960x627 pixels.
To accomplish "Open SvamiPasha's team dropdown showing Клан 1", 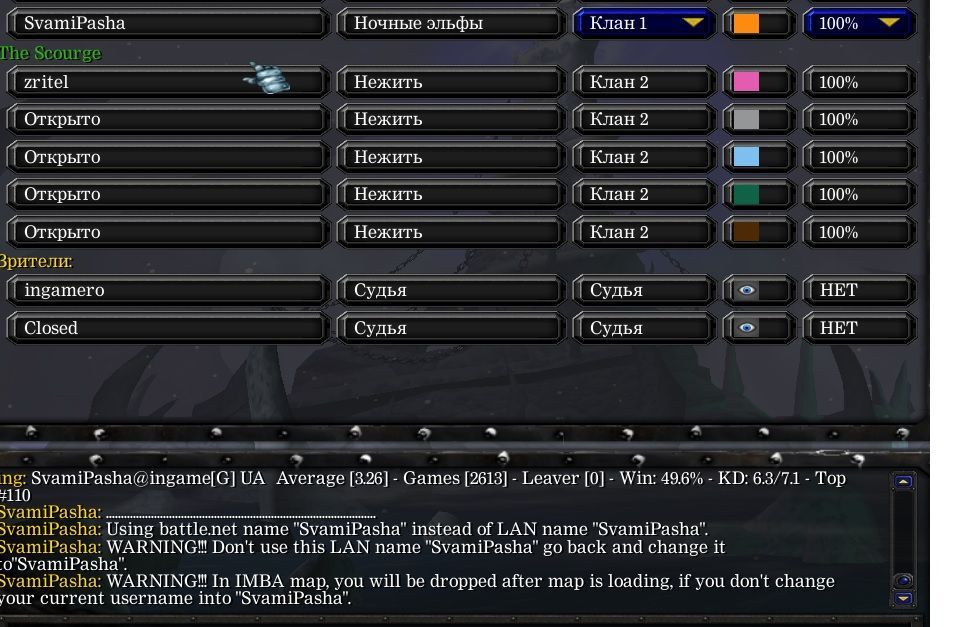I will (644, 23).
